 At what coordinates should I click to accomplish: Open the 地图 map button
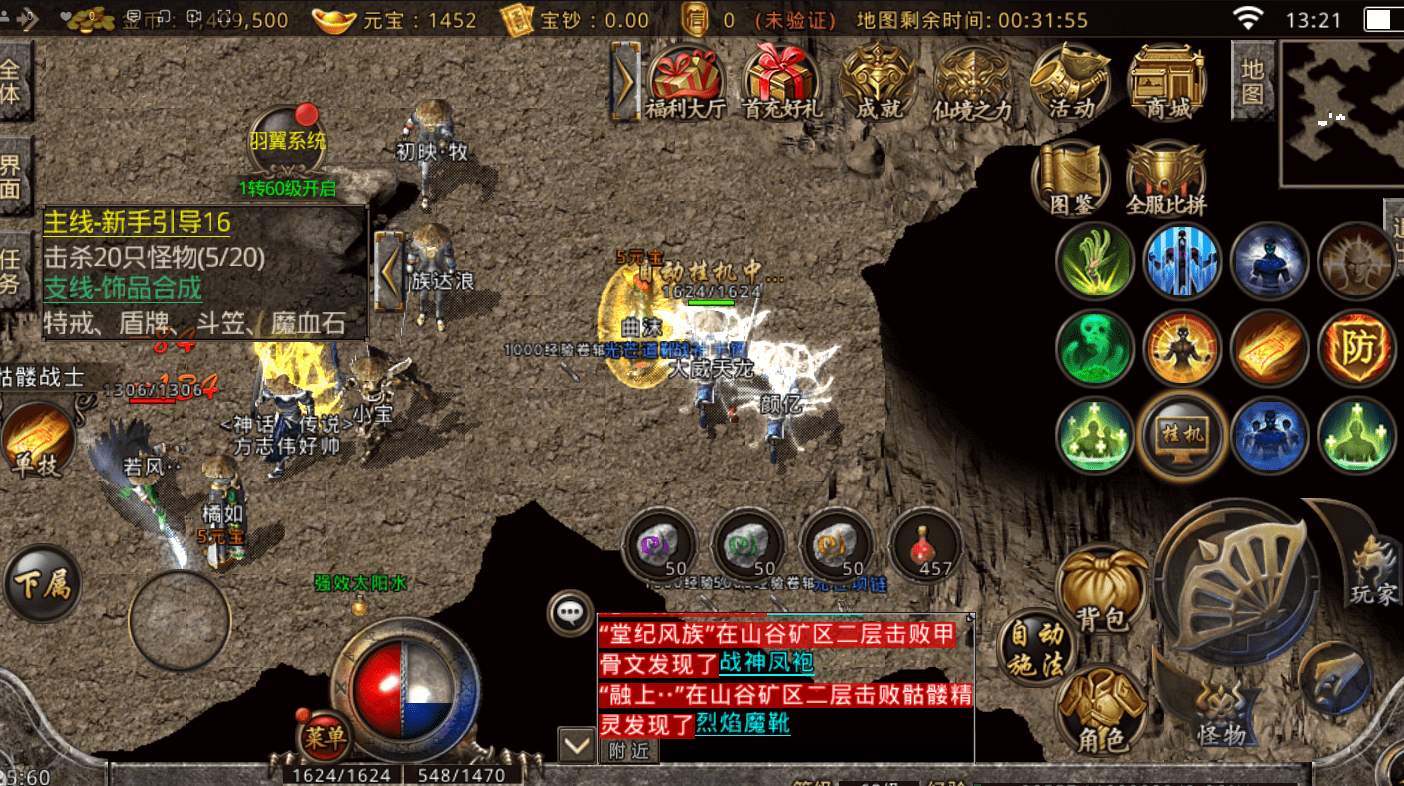1252,80
